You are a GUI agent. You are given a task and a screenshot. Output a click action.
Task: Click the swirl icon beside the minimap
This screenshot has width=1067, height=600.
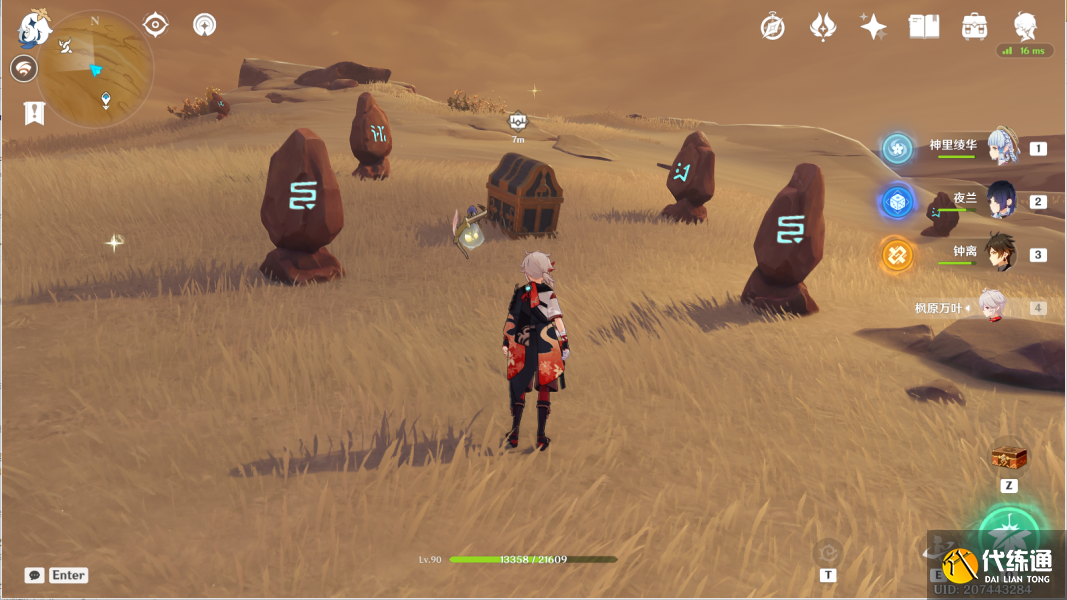tap(24, 68)
